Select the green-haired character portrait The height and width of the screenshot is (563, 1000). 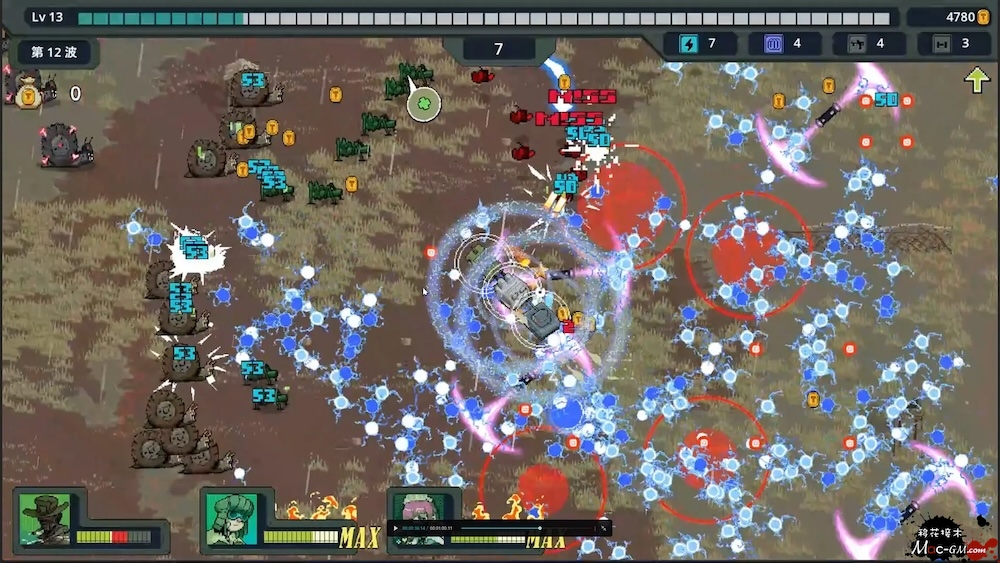(x=232, y=519)
